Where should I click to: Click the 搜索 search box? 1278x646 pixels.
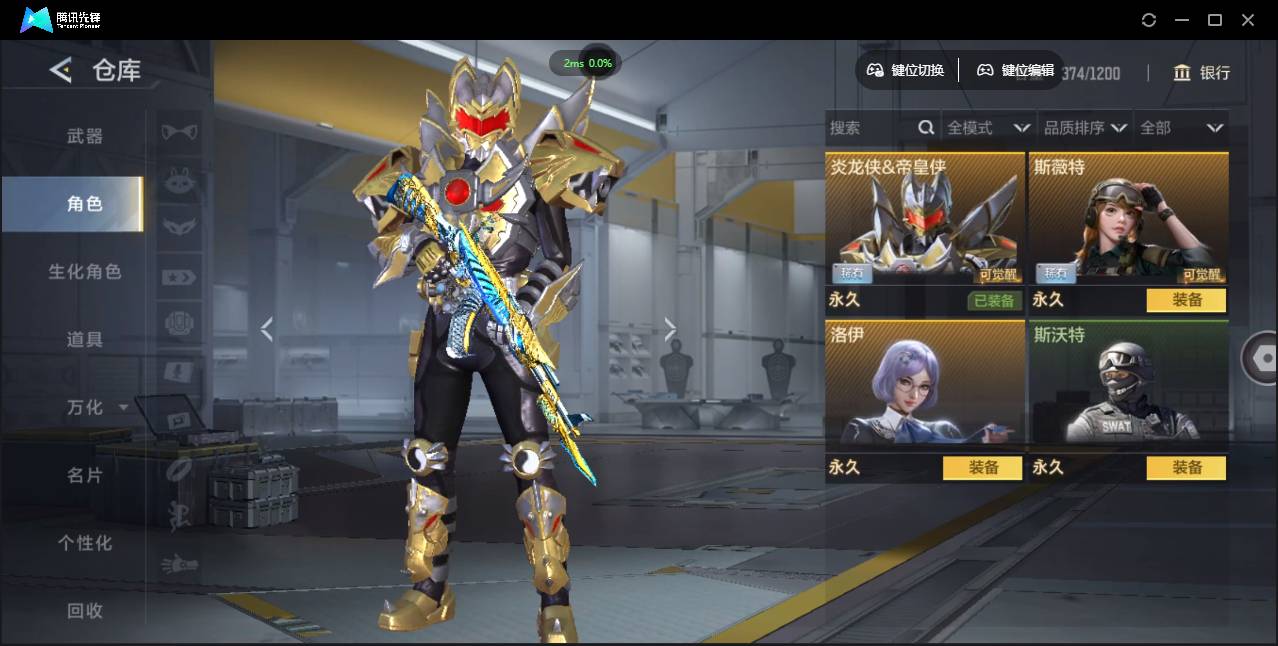coord(872,128)
